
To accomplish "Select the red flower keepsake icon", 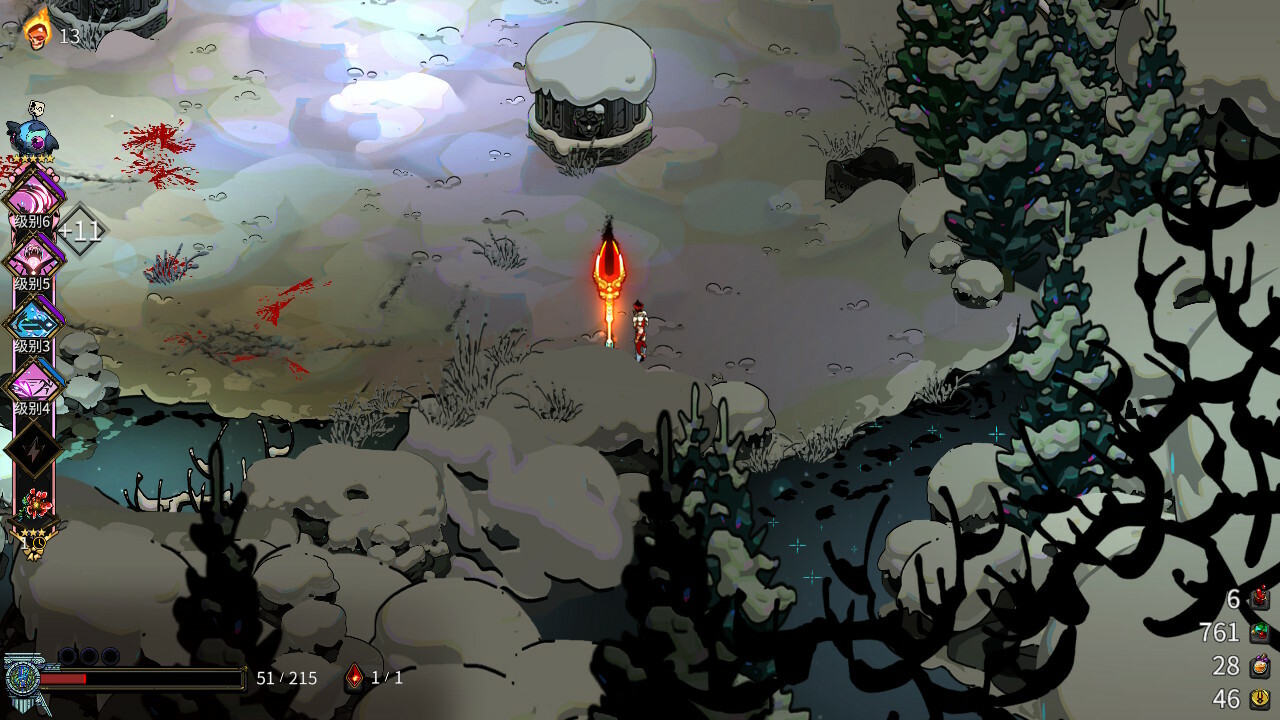I will (x=34, y=505).
